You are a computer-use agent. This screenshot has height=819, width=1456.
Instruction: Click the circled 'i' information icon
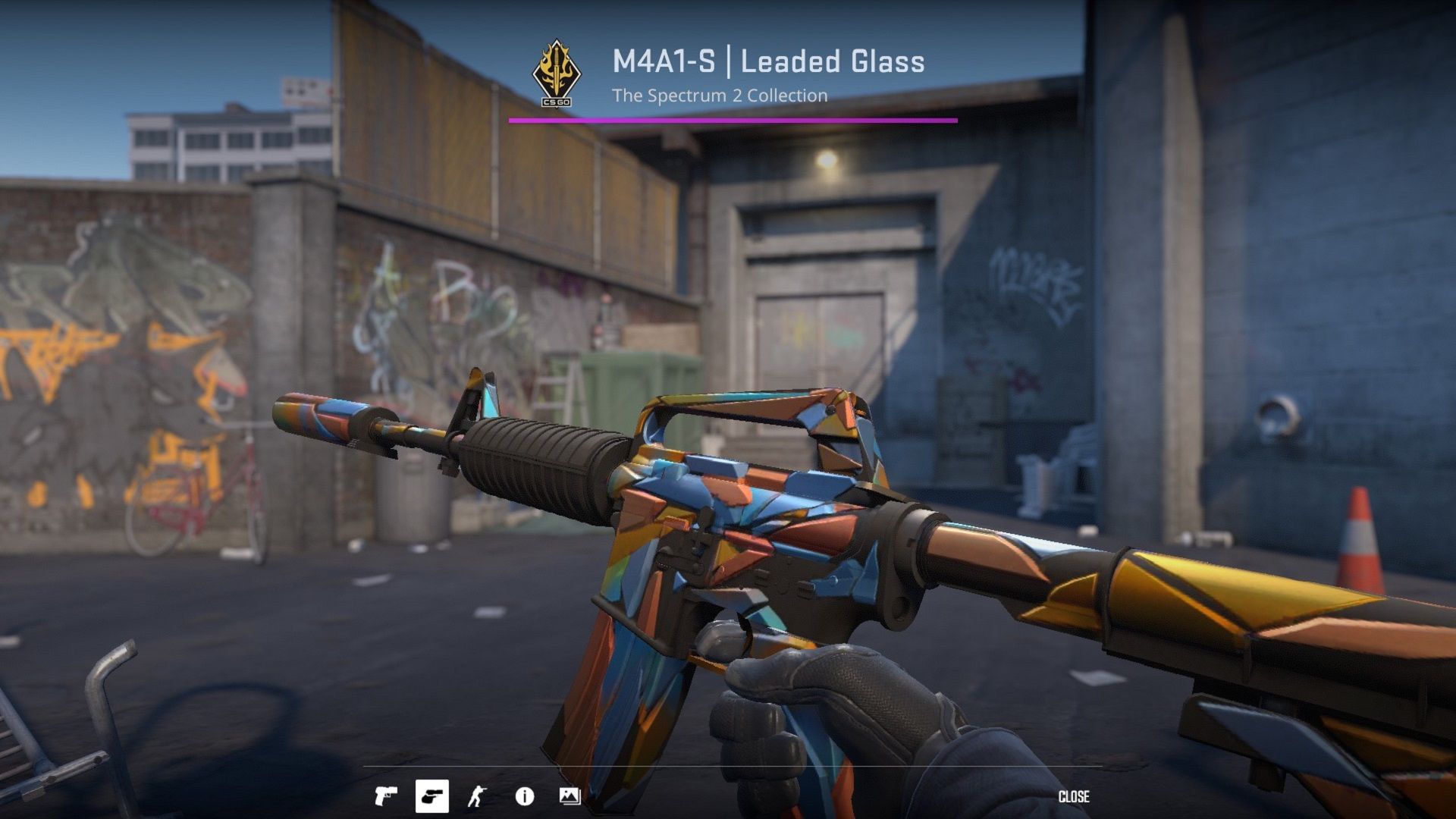(525, 796)
